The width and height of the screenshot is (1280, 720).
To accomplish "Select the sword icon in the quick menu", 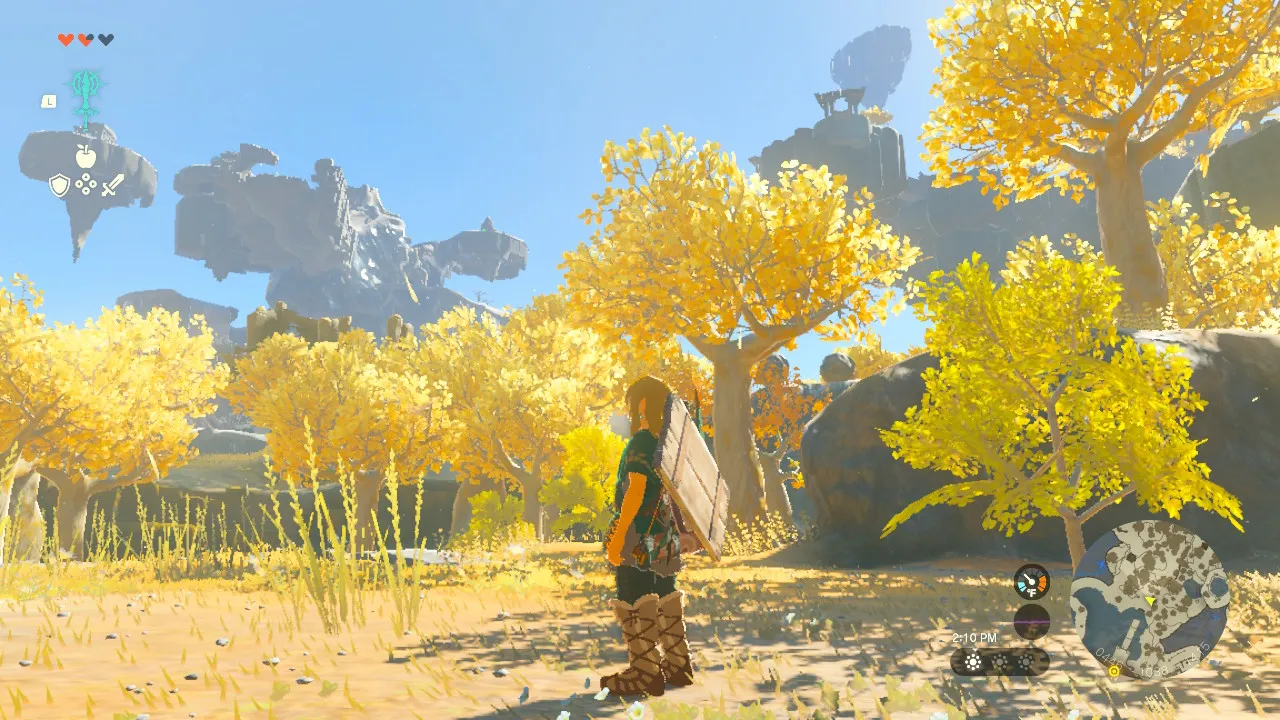I will 112,186.
